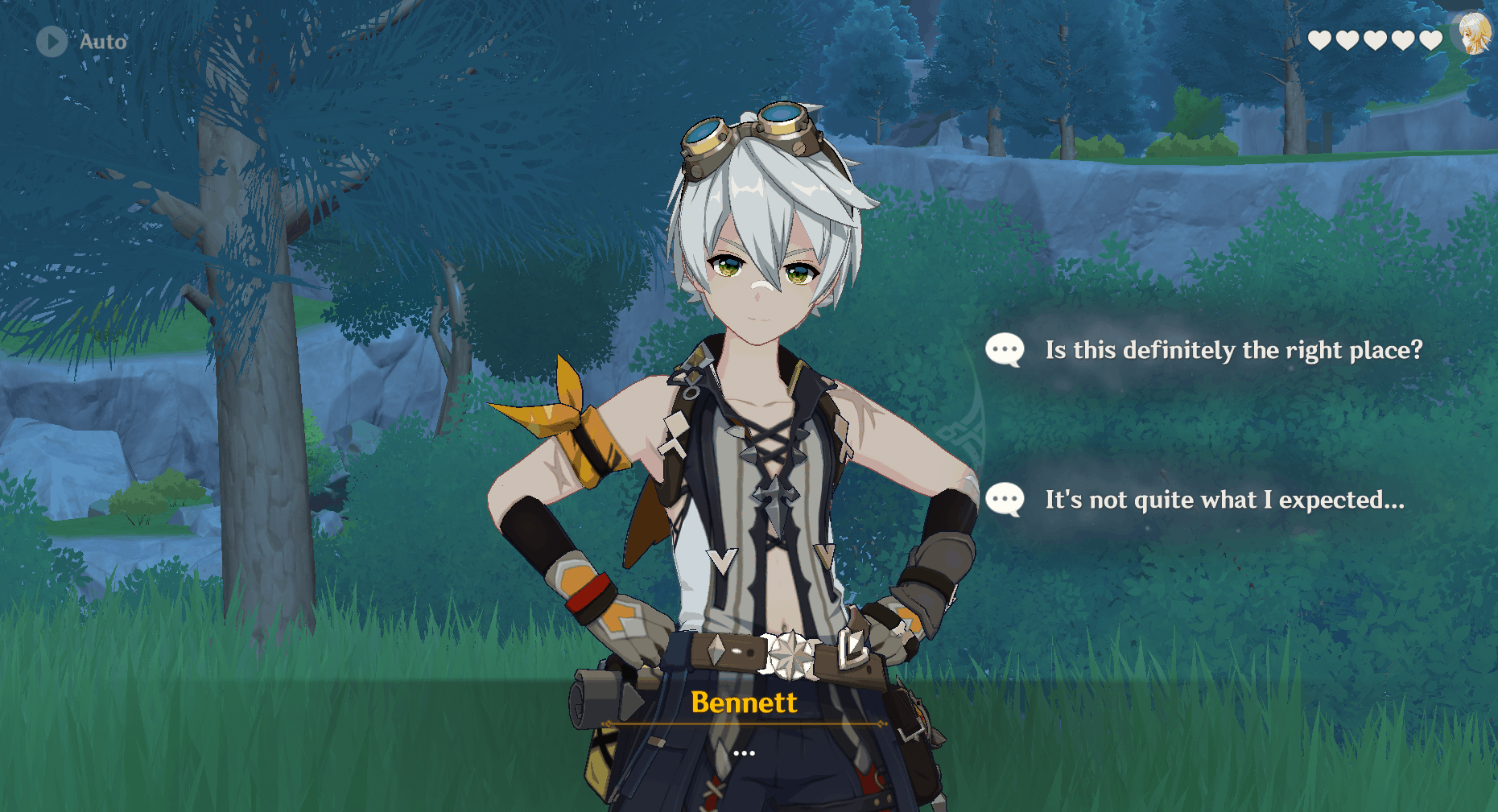Click the ellipsis below Bennett's name

coord(744,752)
